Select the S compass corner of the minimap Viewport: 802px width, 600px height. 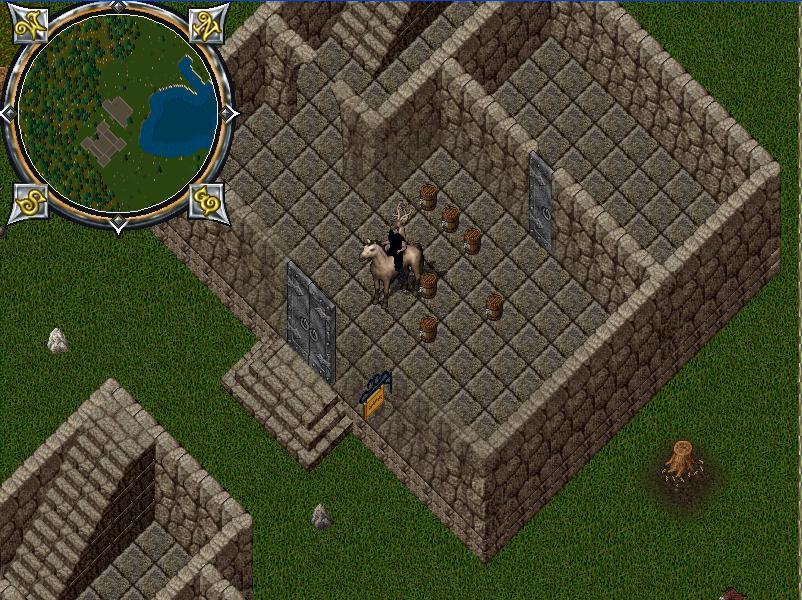29,201
